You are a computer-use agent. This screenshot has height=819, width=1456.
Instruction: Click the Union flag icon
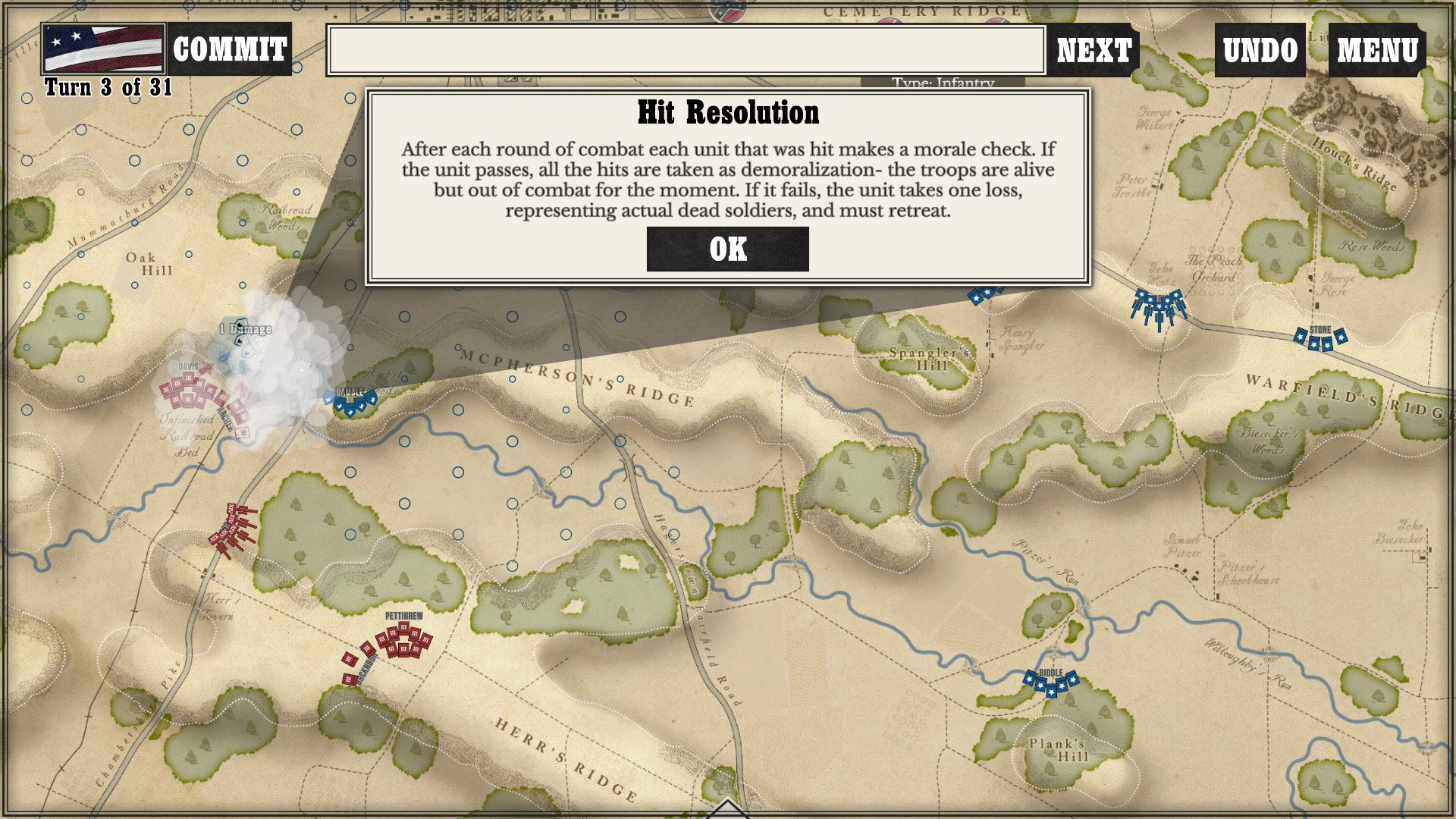click(103, 49)
